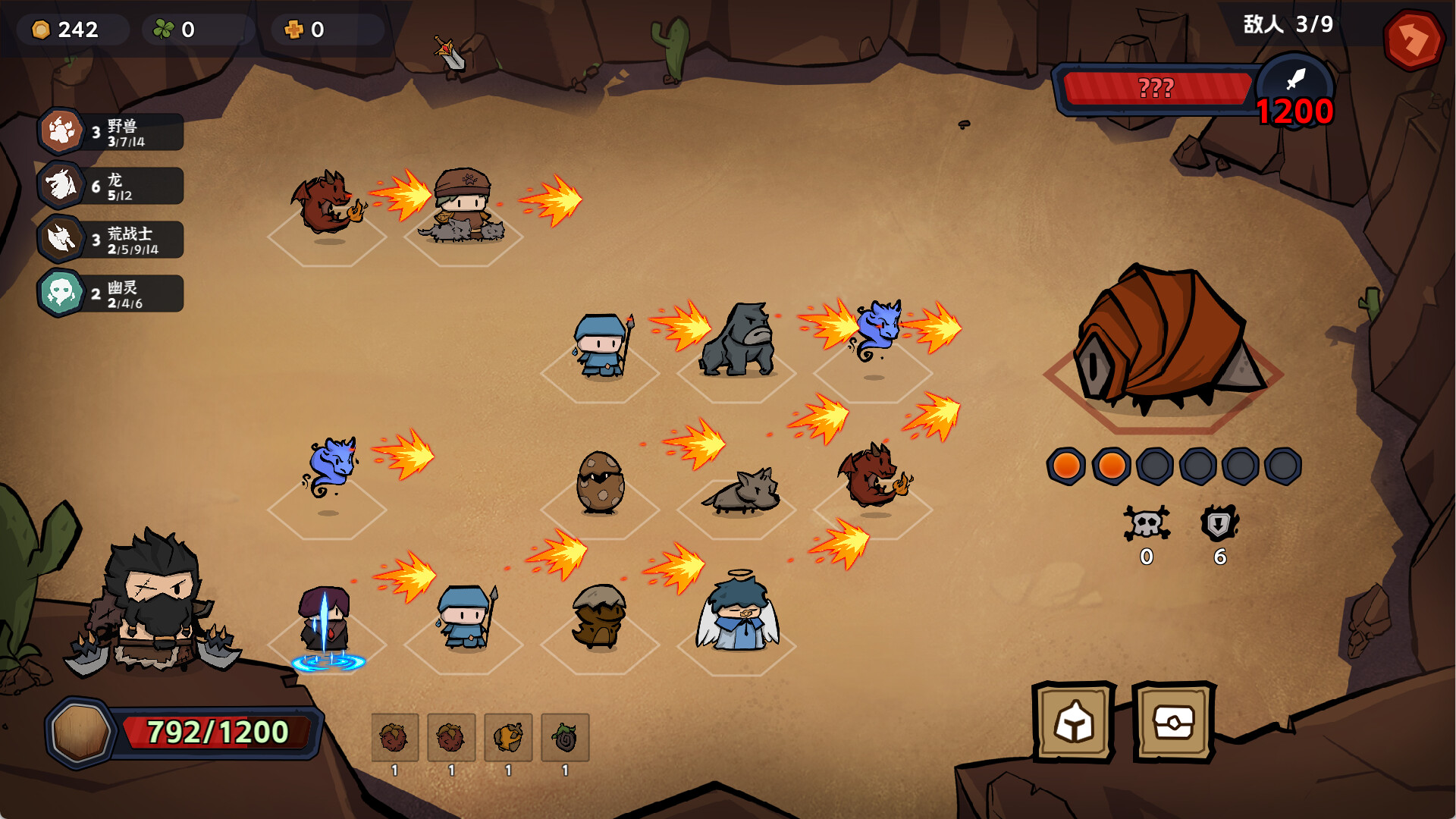This screenshot has height=819, width=1456.
Task: Click the red hexagon button beside enemy counter
Action: [1413, 39]
